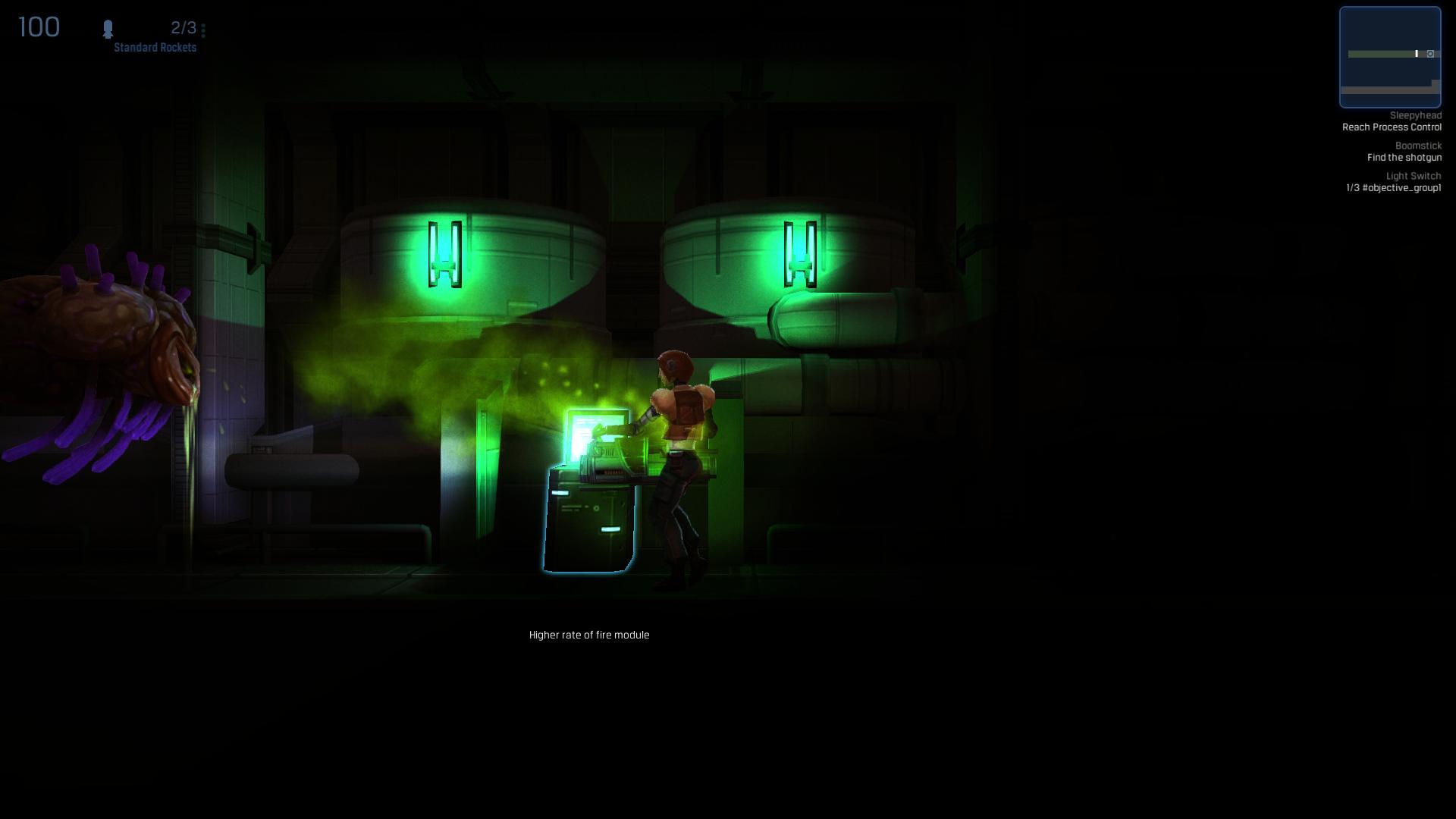Click the 1/3 objective_group1 counter
Screen dimensions: 1456x819
click(1394, 188)
